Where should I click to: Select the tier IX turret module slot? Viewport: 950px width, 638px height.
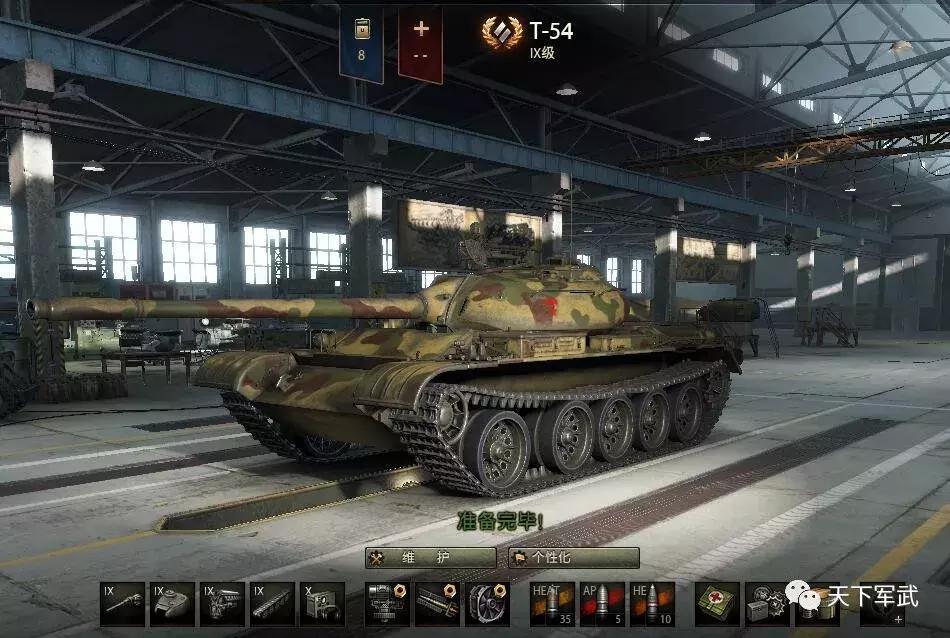coord(172,604)
